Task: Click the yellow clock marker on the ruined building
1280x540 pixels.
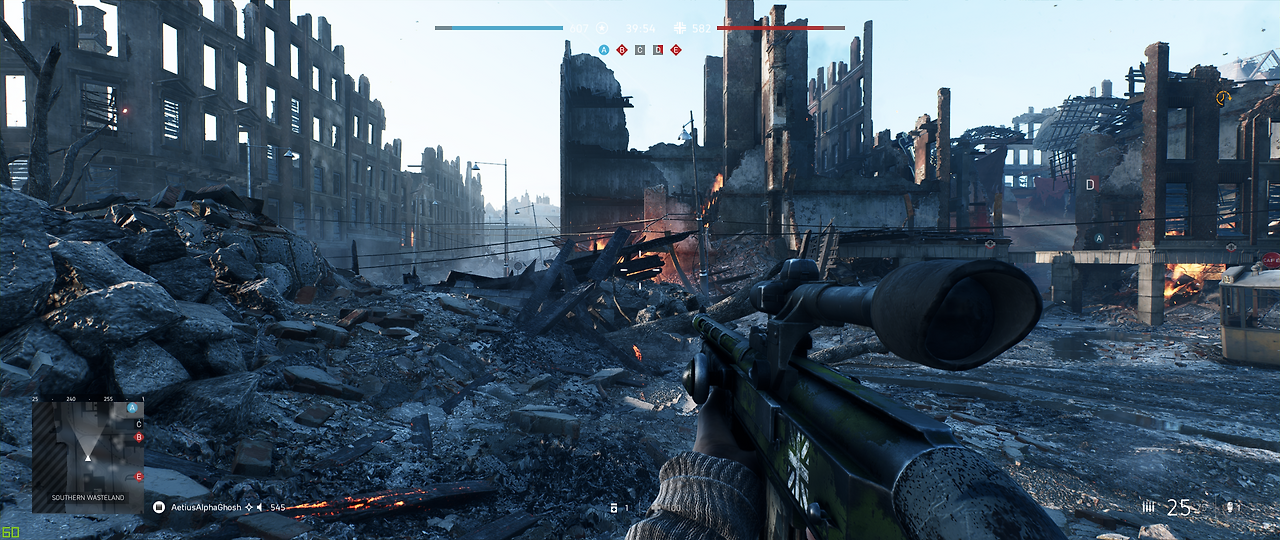Action: [x=1222, y=98]
